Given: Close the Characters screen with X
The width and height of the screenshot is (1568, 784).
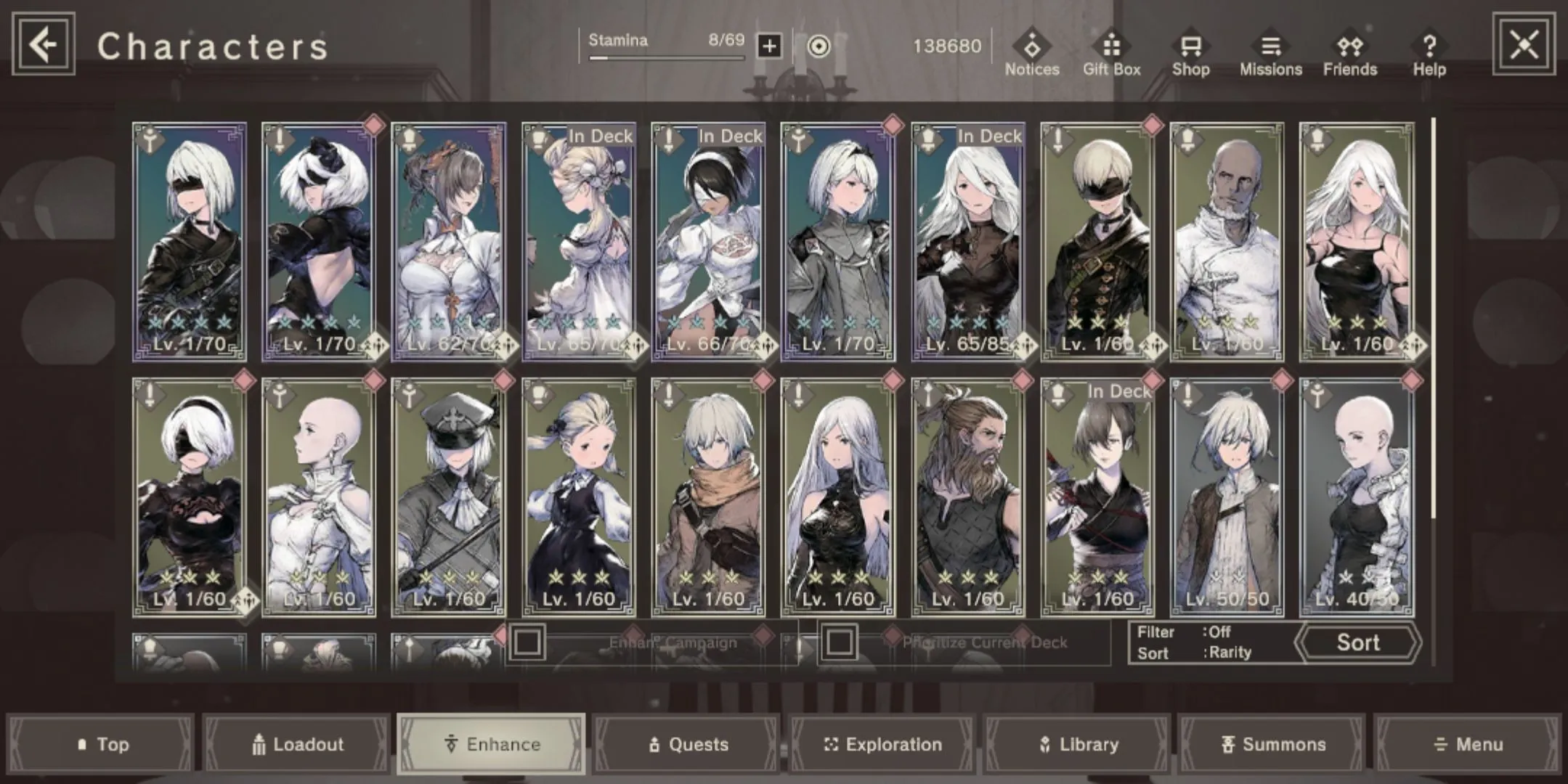Looking at the screenshot, I should pos(1523,45).
